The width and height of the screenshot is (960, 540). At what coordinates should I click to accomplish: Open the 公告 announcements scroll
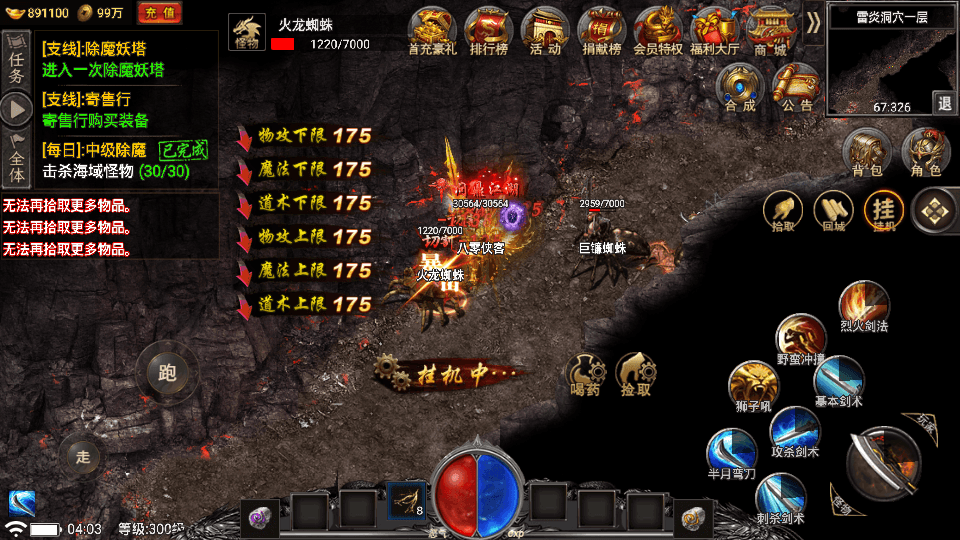point(797,88)
